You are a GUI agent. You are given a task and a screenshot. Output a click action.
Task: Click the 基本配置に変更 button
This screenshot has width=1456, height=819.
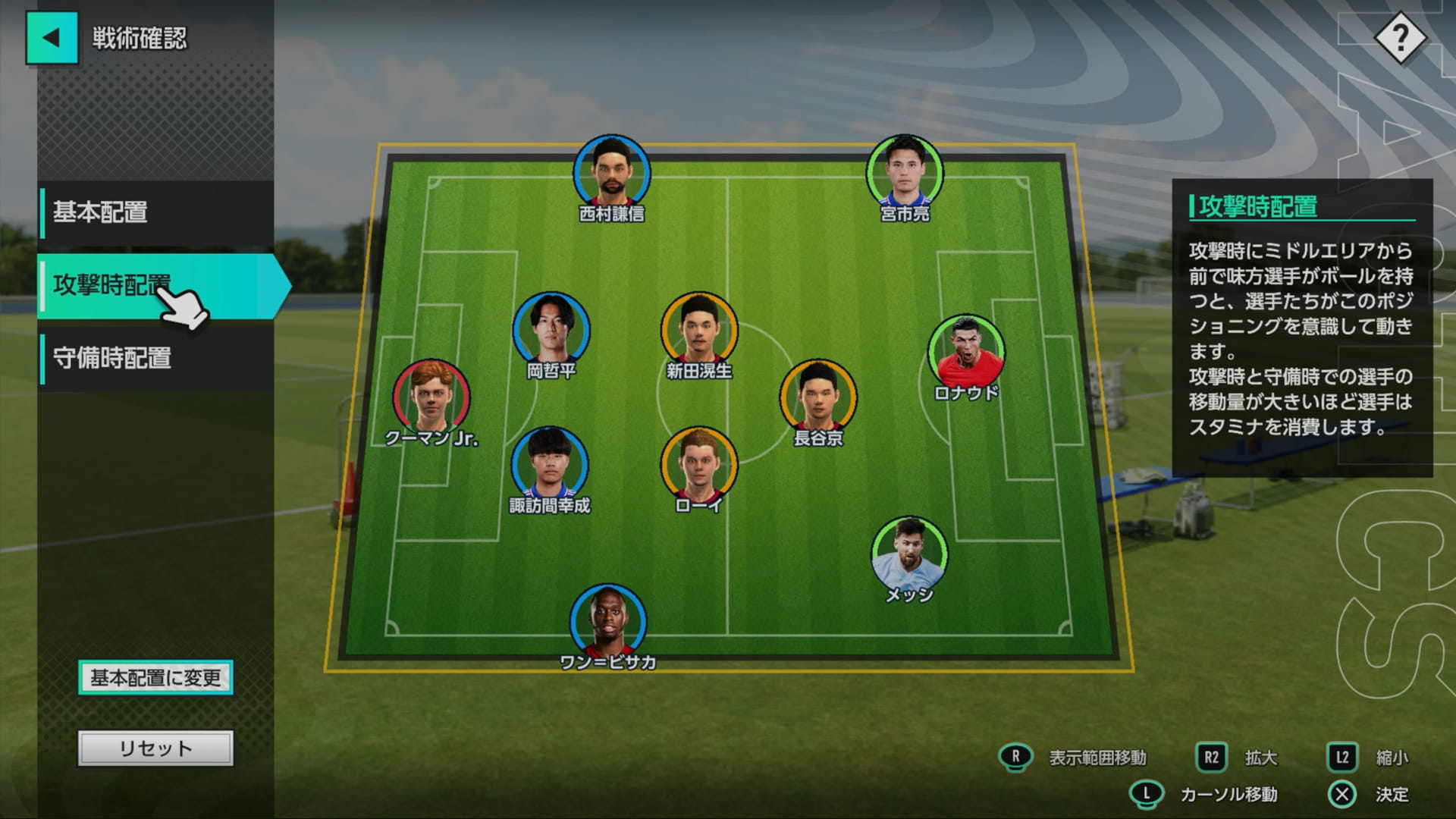point(155,677)
